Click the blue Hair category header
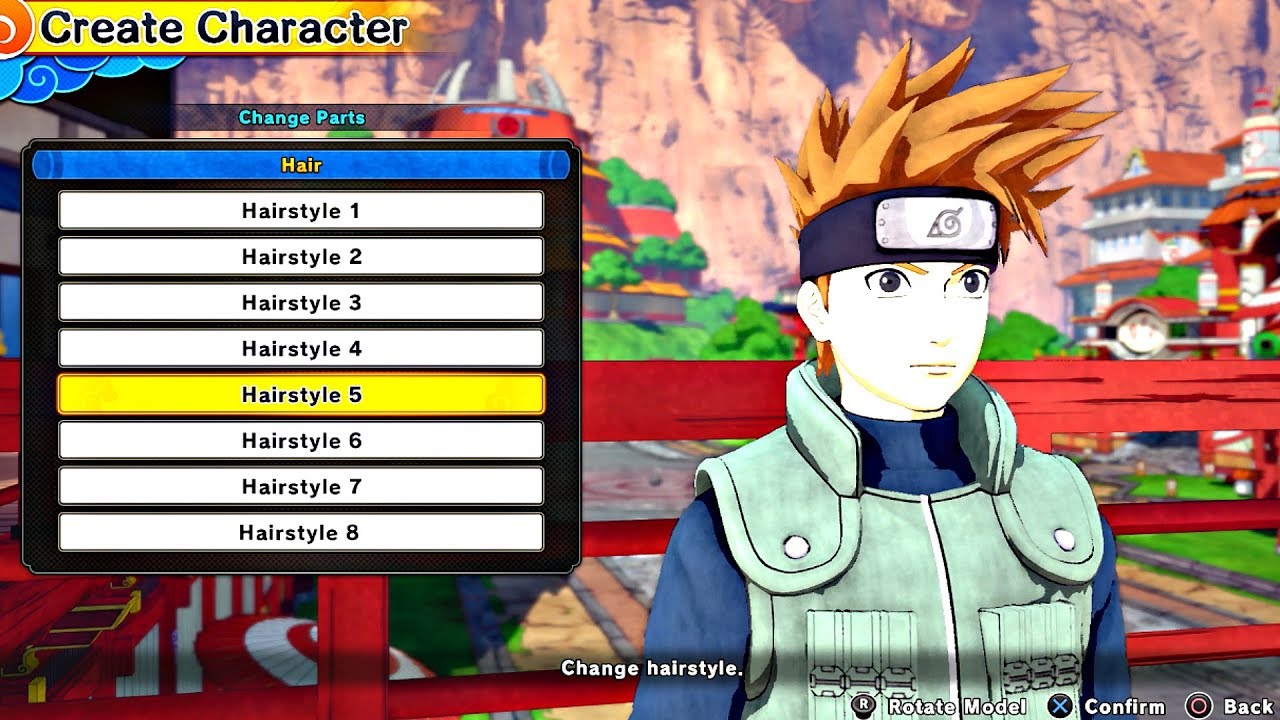 pos(301,165)
